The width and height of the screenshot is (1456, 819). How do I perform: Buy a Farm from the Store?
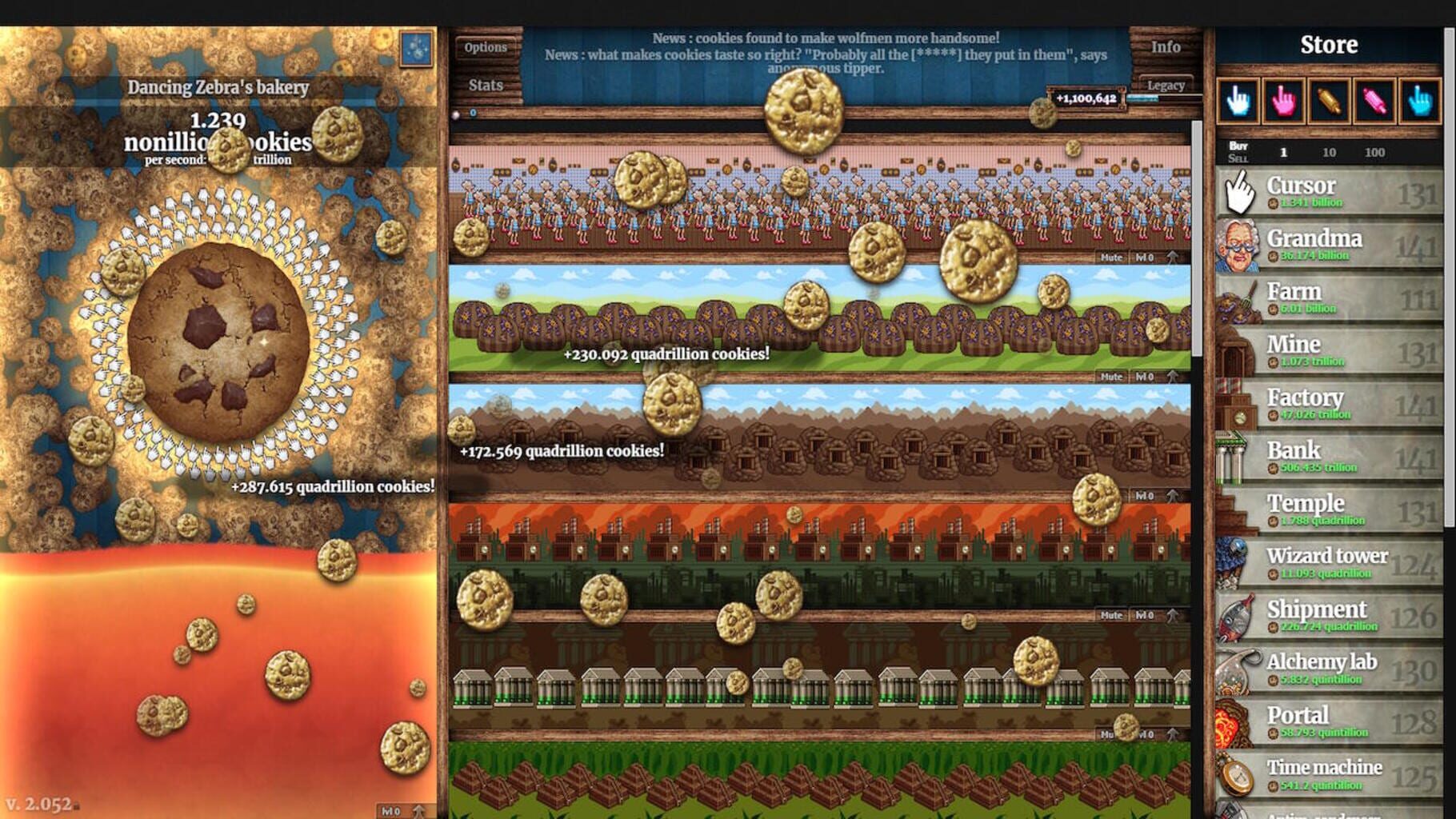pyautogui.click(x=1328, y=299)
